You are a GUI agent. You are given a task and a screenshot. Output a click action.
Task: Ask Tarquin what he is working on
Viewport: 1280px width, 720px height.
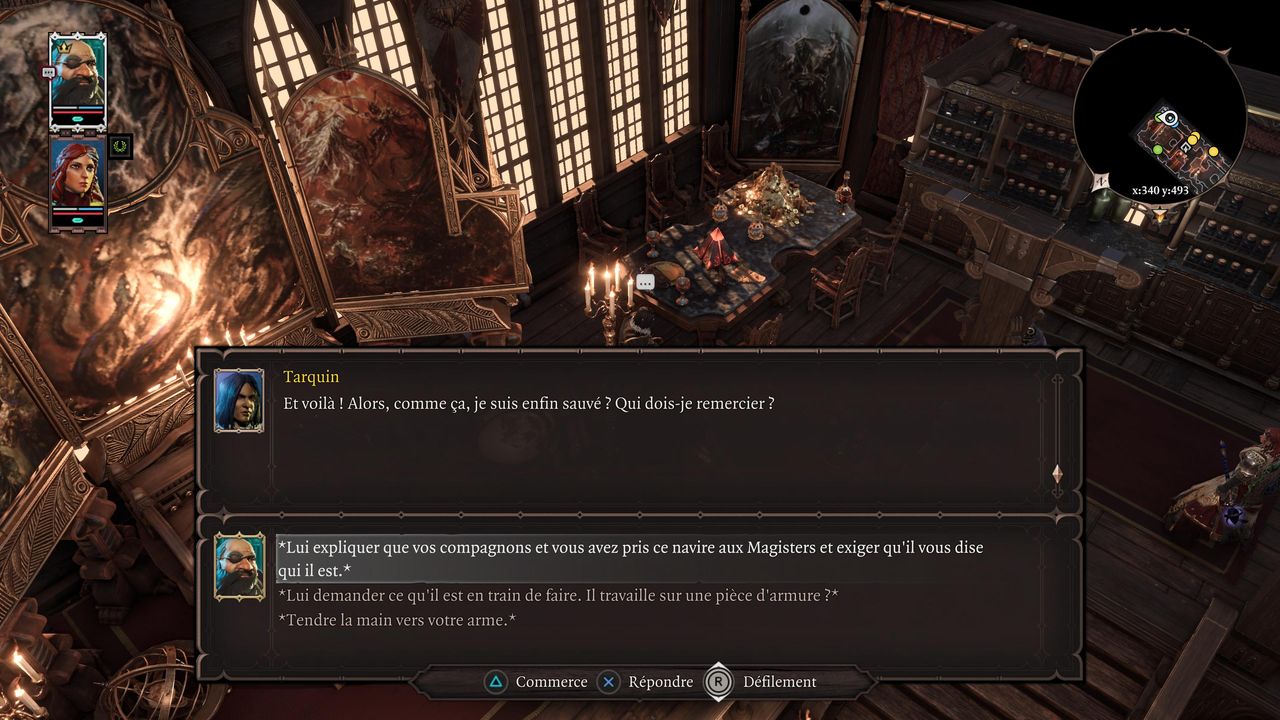pyautogui.click(x=558, y=596)
